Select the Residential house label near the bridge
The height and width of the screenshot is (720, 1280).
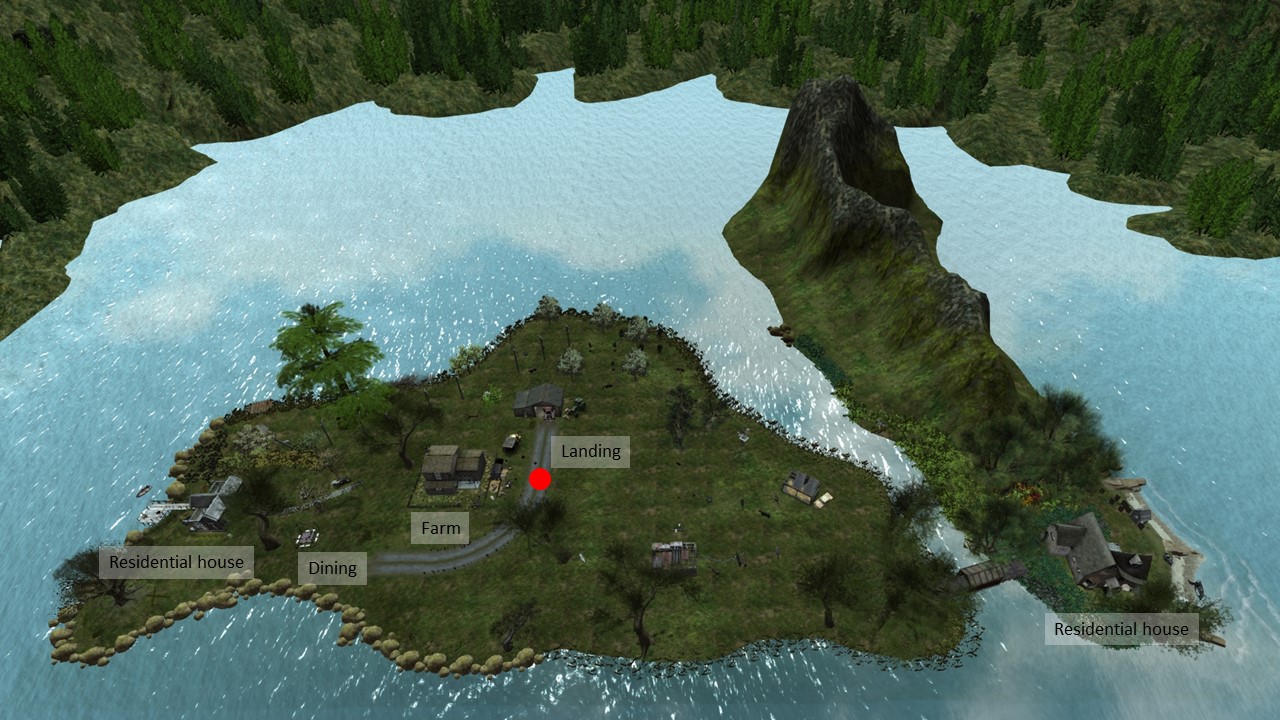[x=1121, y=629]
